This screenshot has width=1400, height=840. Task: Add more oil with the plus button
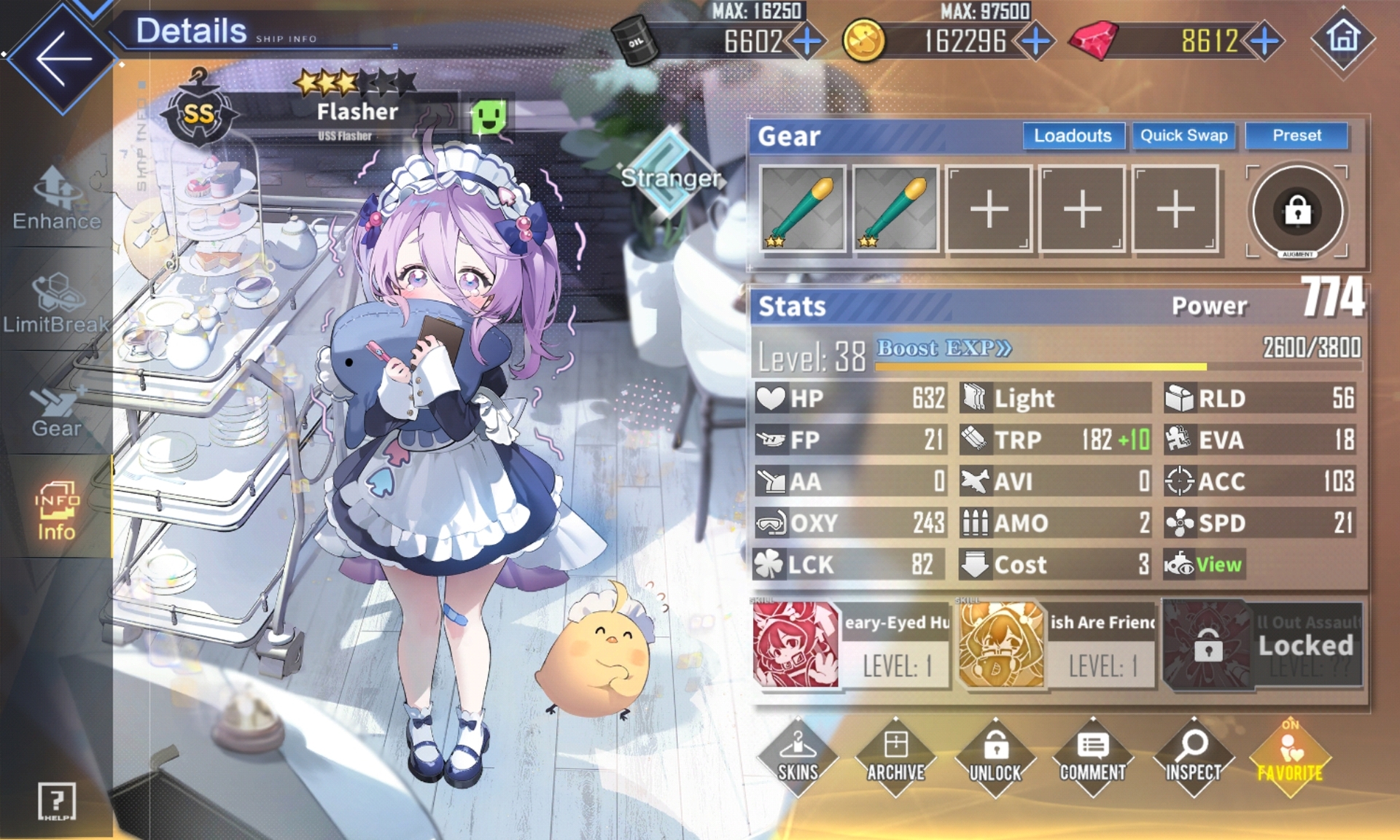pyautogui.click(x=806, y=41)
